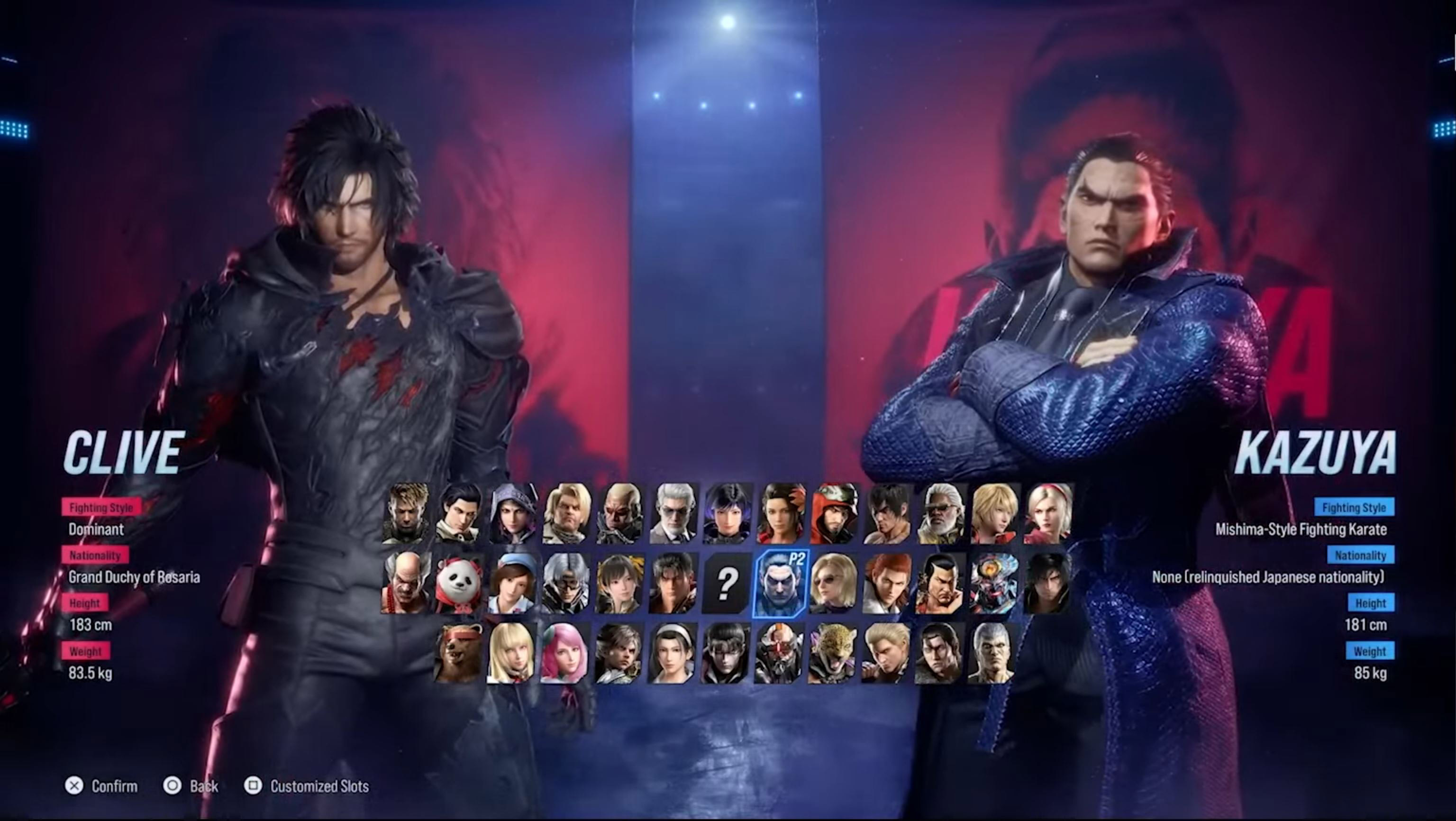Choose the Kazuya portrait marked P2
Screen dimensions: 1456x821
click(780, 583)
